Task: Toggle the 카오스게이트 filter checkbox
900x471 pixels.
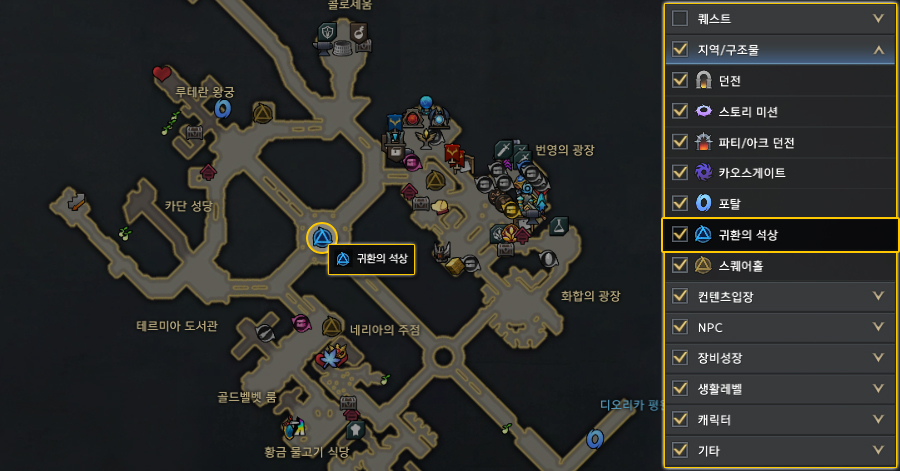Action: click(680, 173)
